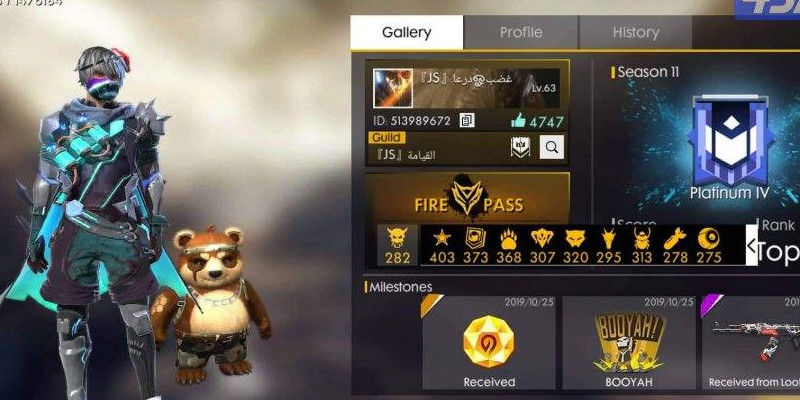Choose the star badge showing 403
This screenshot has width=800, height=400.
pyautogui.click(x=440, y=244)
